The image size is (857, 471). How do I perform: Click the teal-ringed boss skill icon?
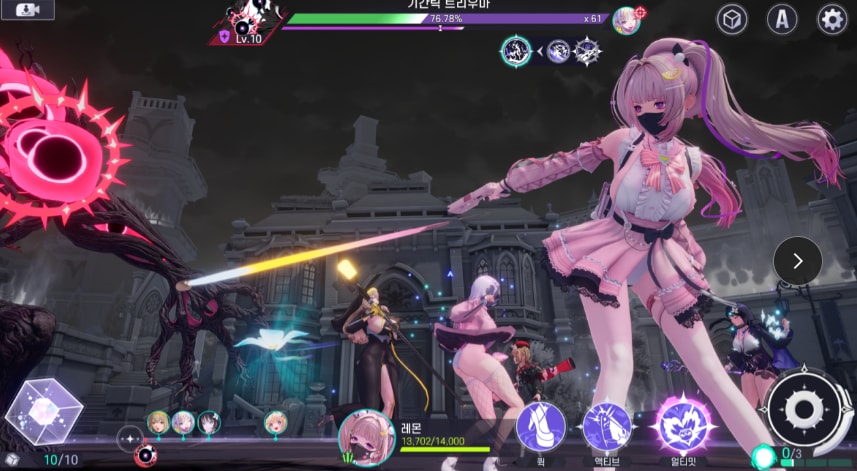pyautogui.click(x=516, y=51)
